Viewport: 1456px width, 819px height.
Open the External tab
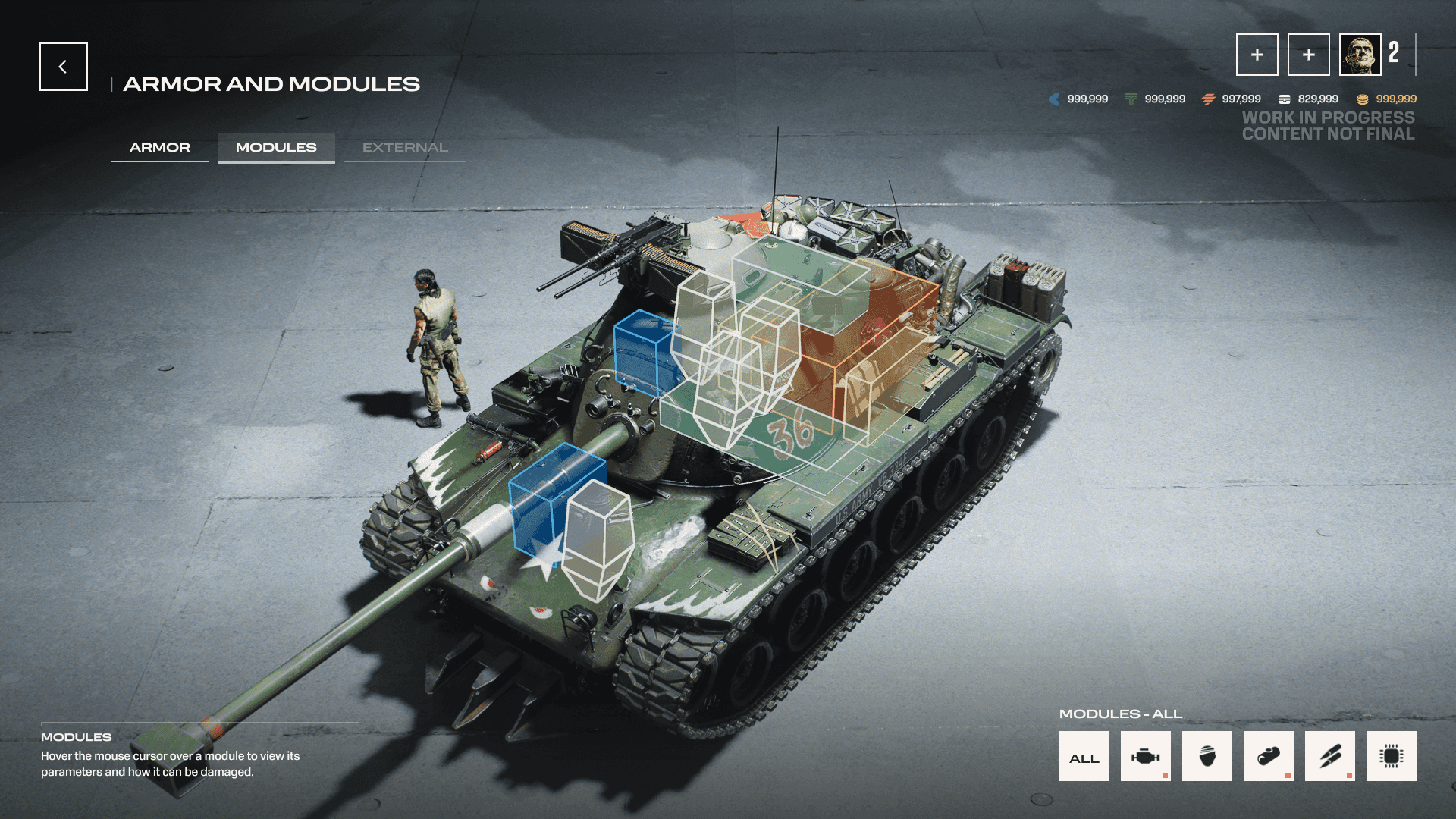(x=405, y=147)
